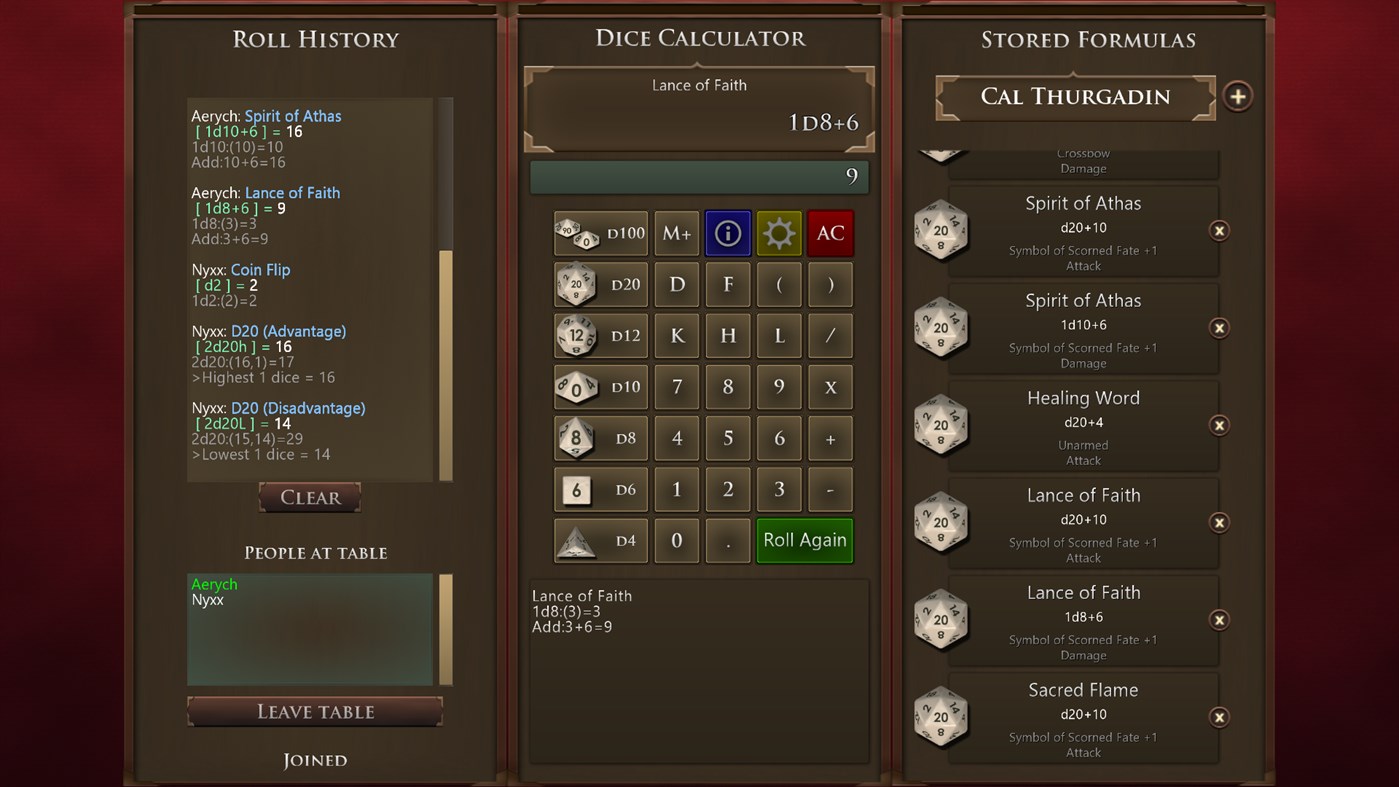Clear the roll history

(x=309, y=497)
